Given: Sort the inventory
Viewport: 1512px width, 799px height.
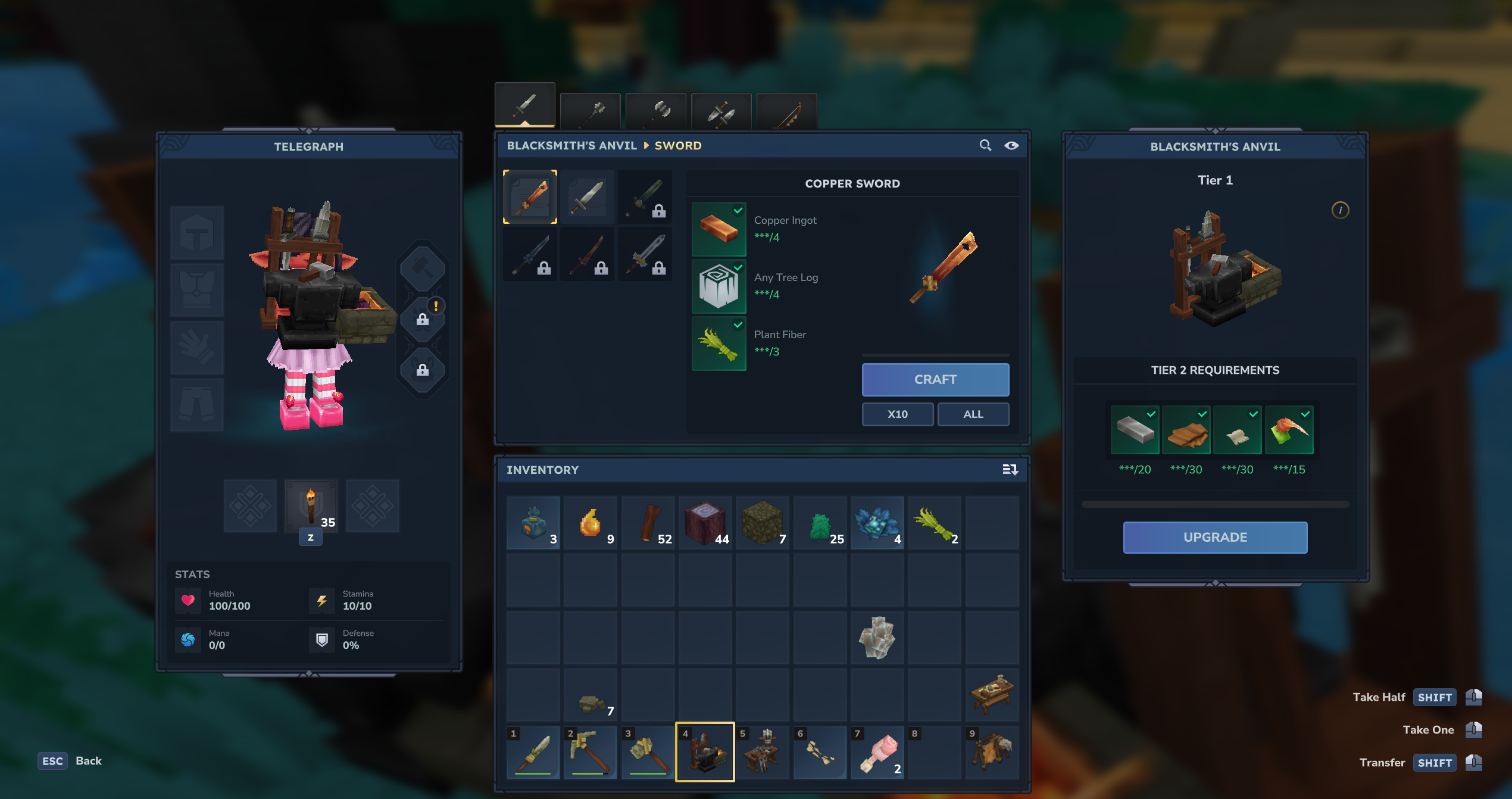Looking at the screenshot, I should click(x=1010, y=470).
